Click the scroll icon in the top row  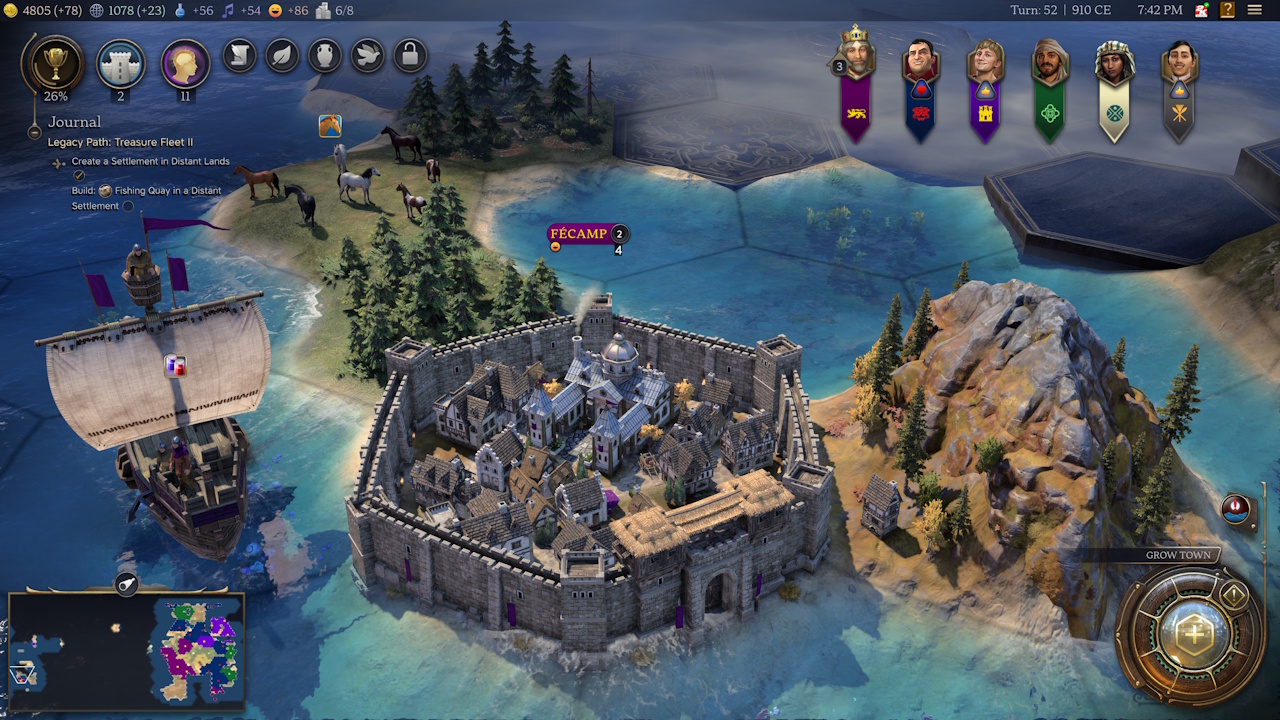click(x=238, y=56)
